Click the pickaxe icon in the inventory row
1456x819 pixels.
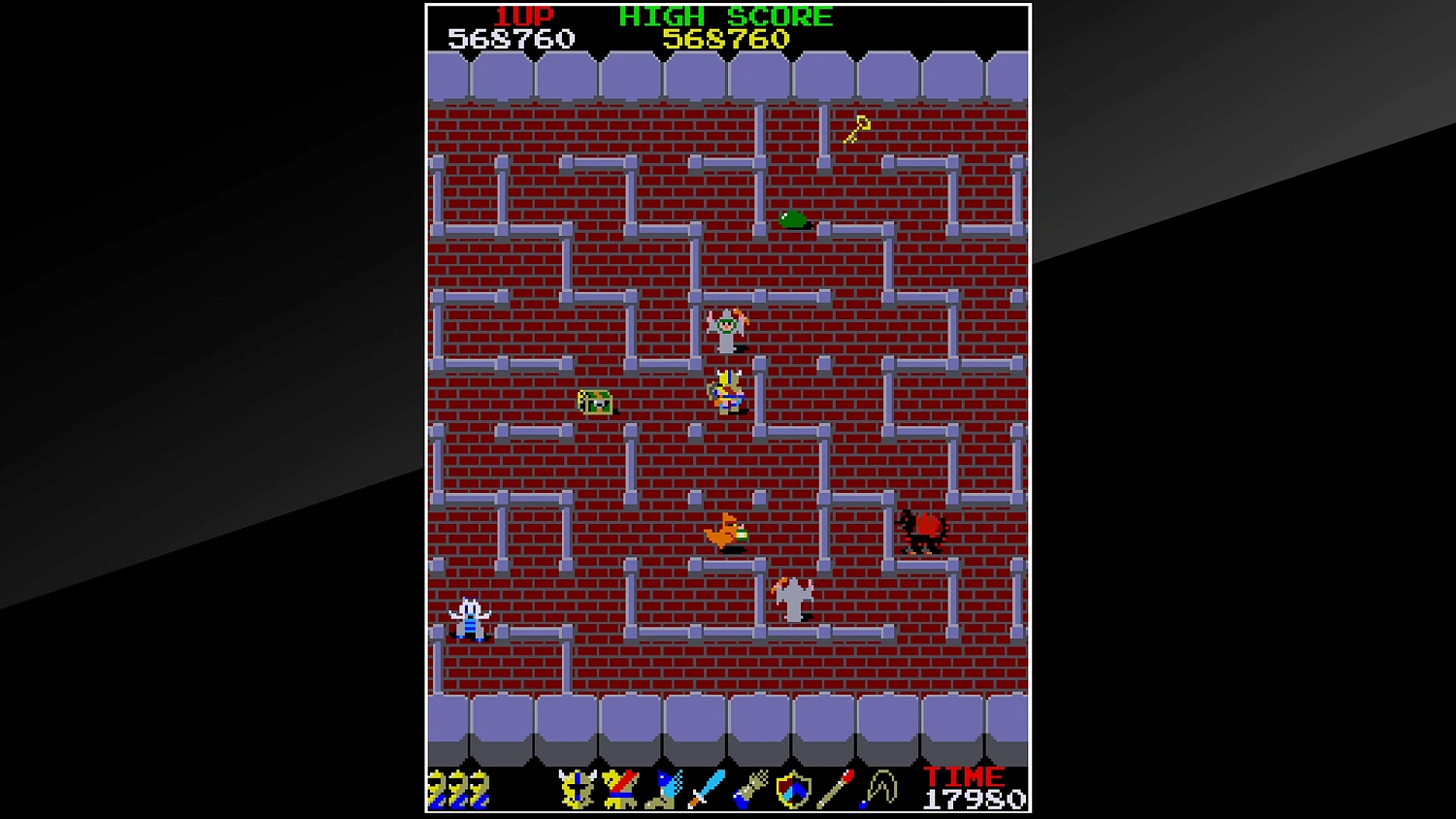[879, 788]
